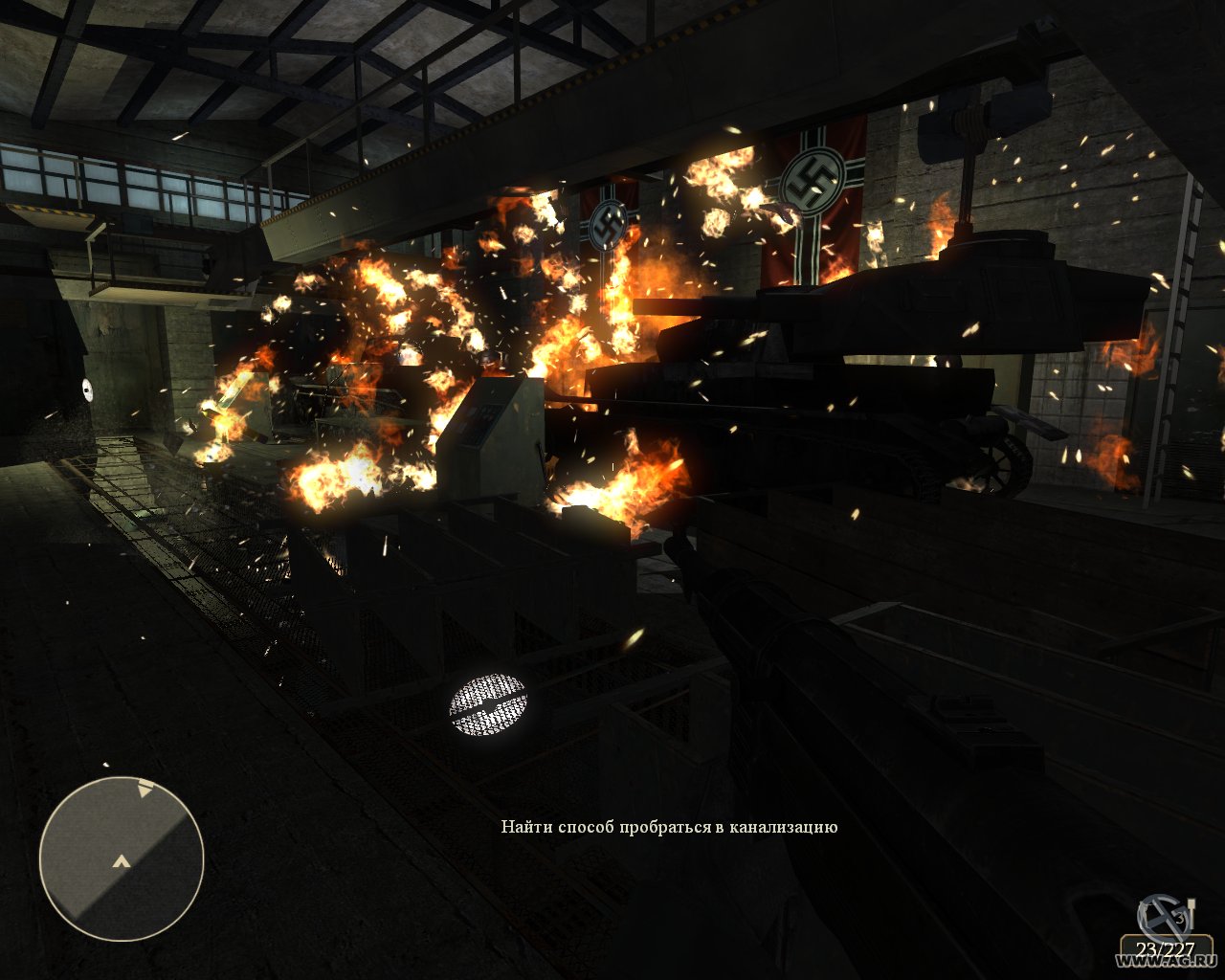The image size is (1225, 980).
Task: Select the weapon icon above ammo count
Action: tap(1166, 917)
